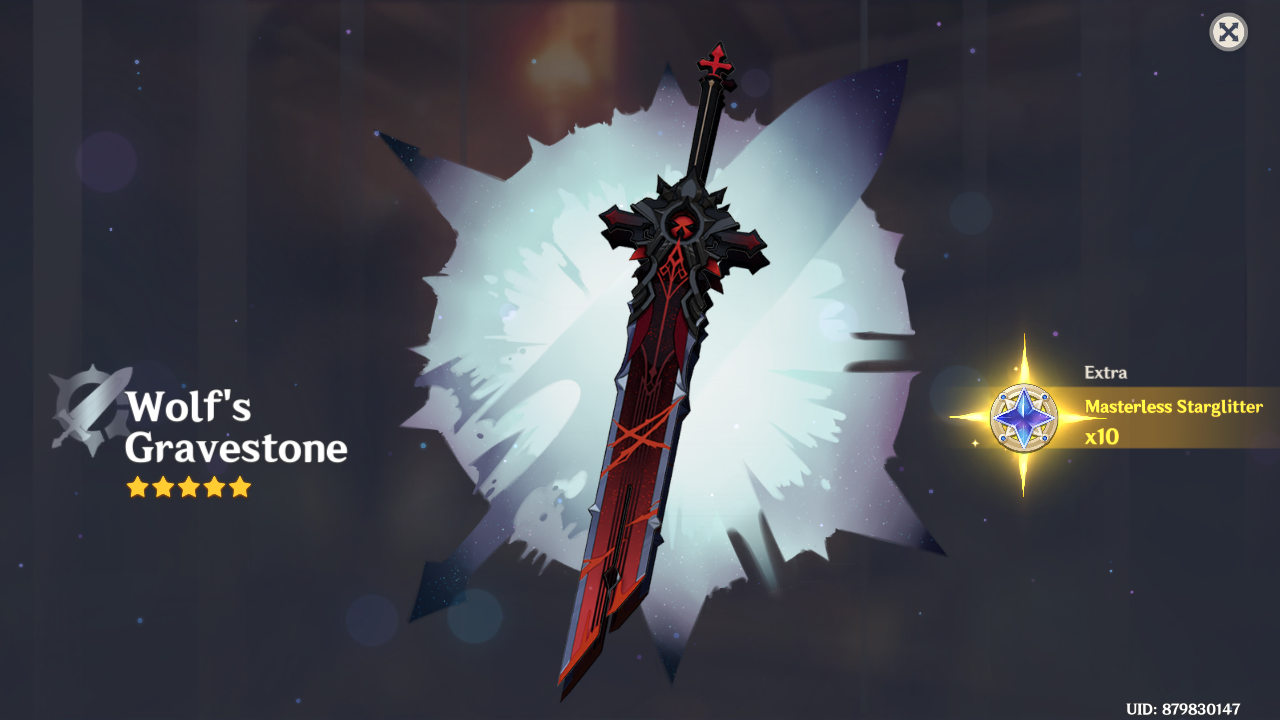Screen dimensions: 1280x720
Task: Click the red emblem on the sword's crossguard
Action: coord(683,226)
